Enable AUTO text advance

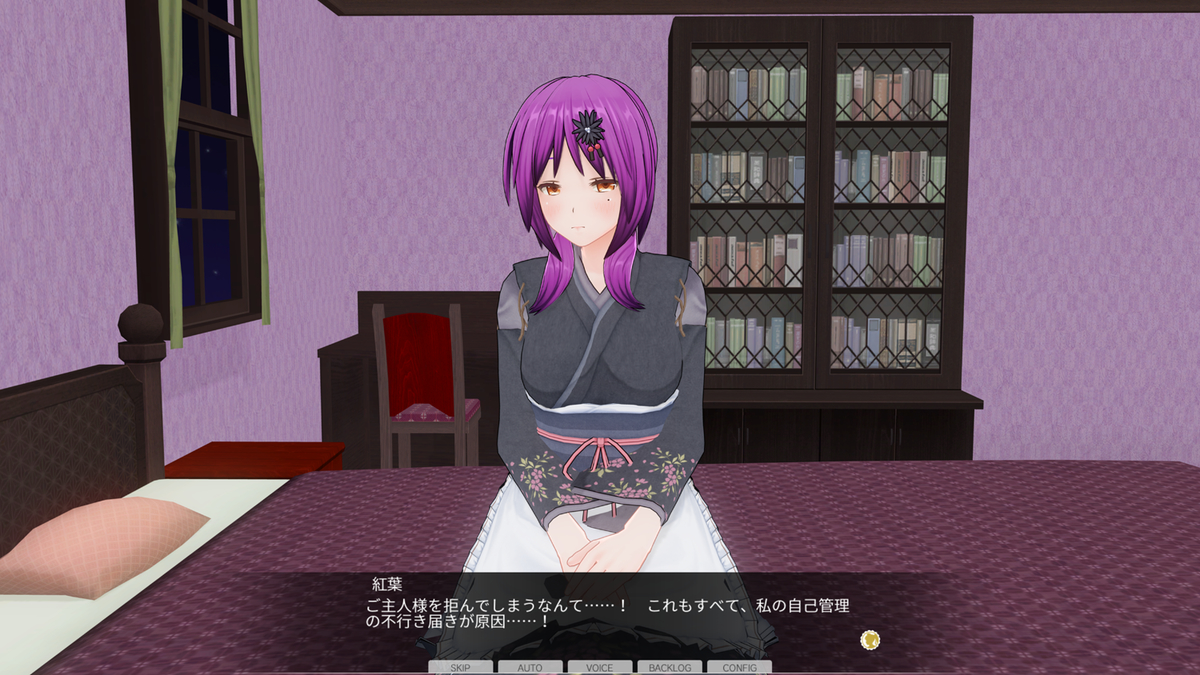pos(530,667)
